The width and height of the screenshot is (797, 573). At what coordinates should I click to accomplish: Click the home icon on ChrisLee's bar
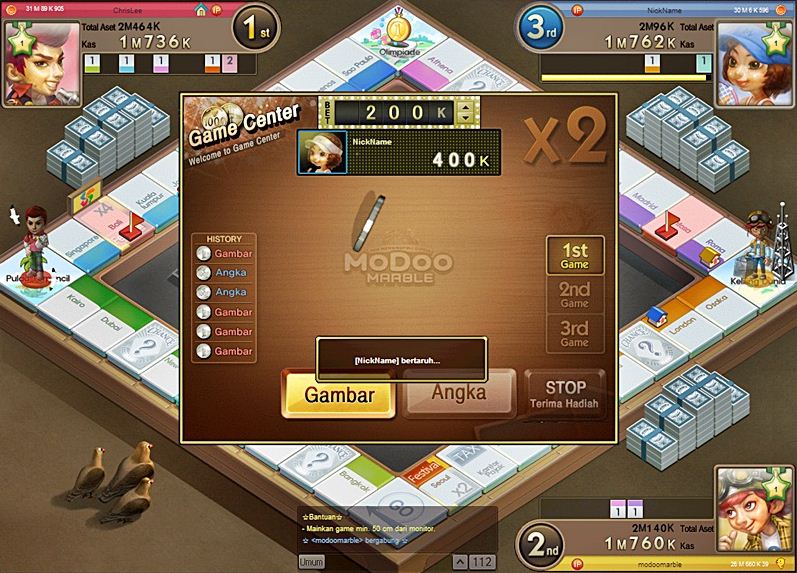201,10
